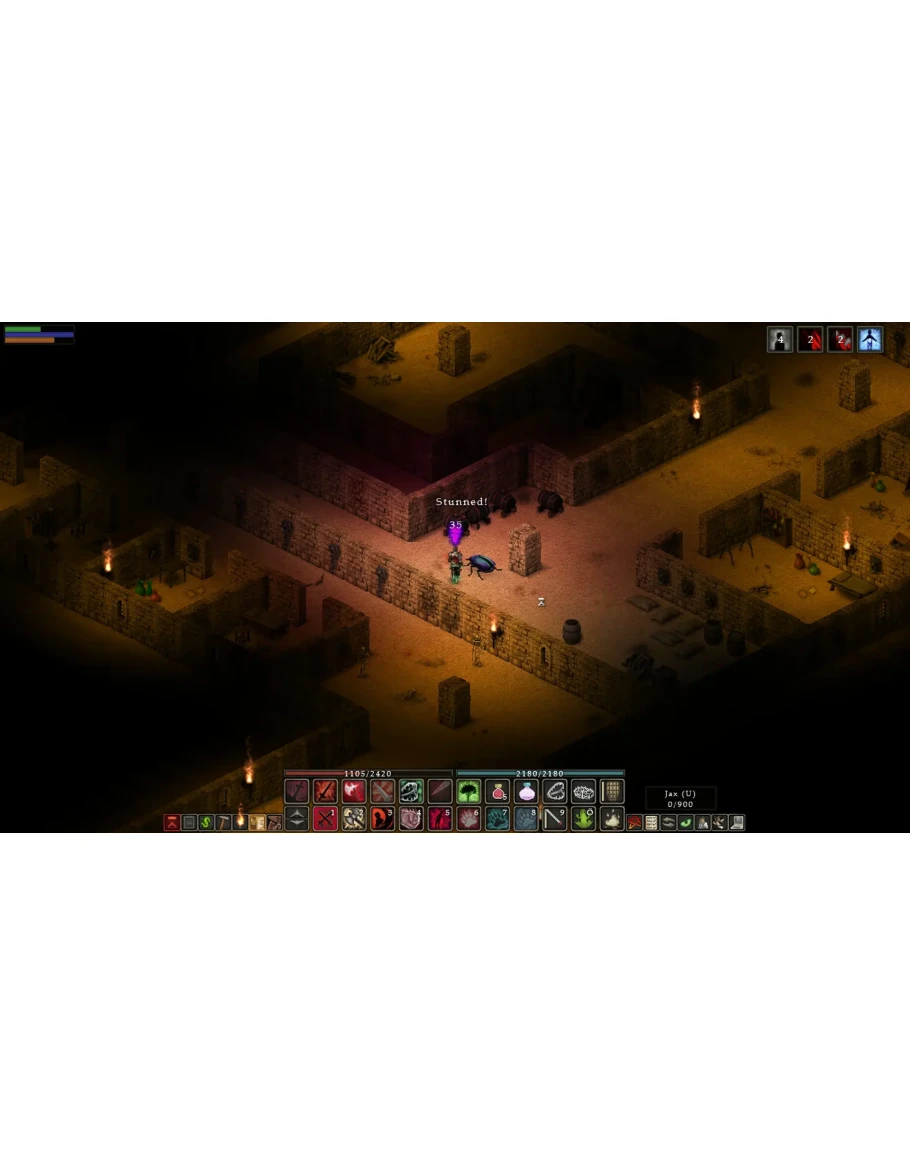Click the green dollar sign icon
Viewport: 910px width, 1155px height.
click(206, 822)
